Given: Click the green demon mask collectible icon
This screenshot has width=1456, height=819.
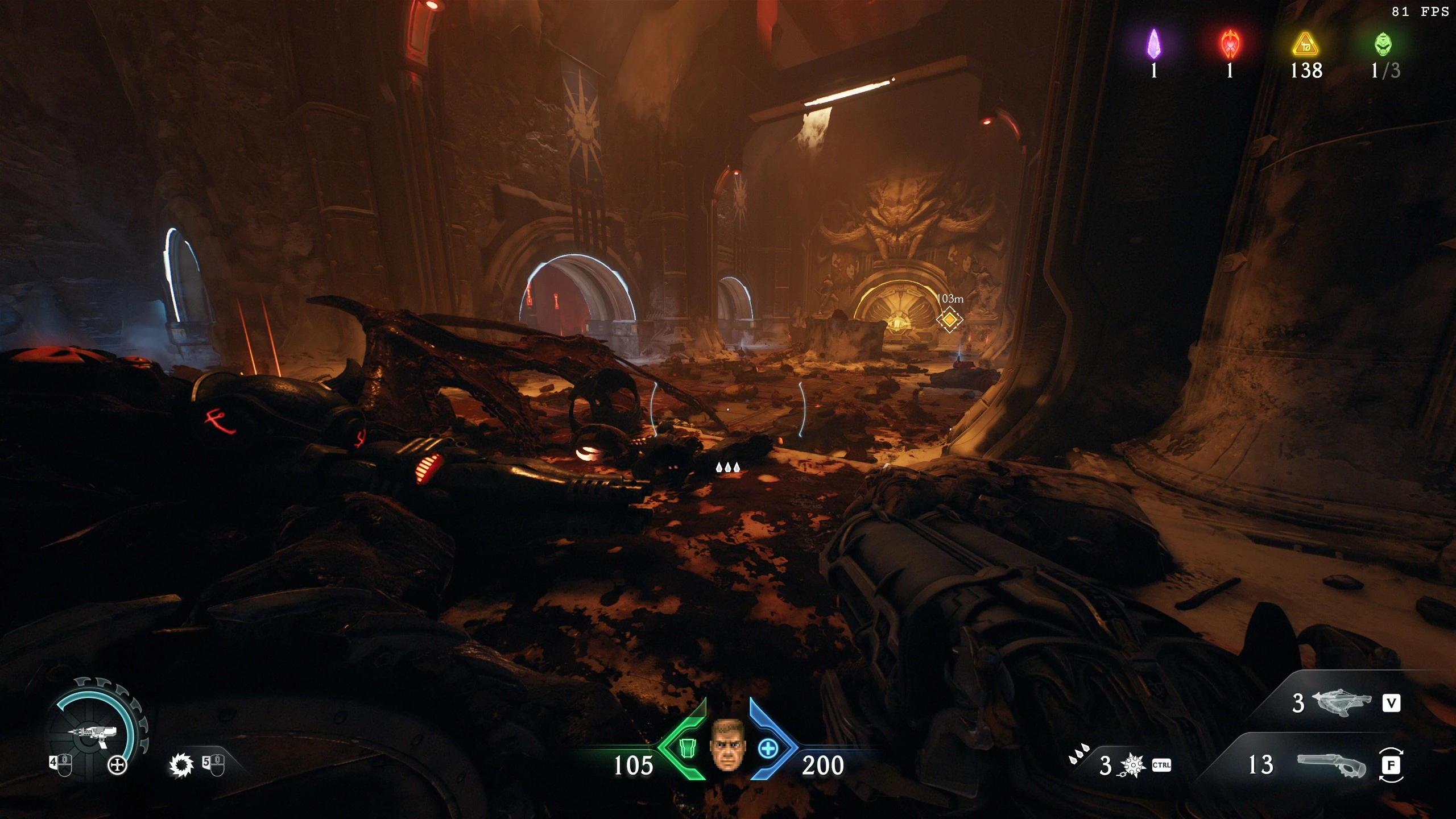Looking at the screenshot, I should (1384, 44).
